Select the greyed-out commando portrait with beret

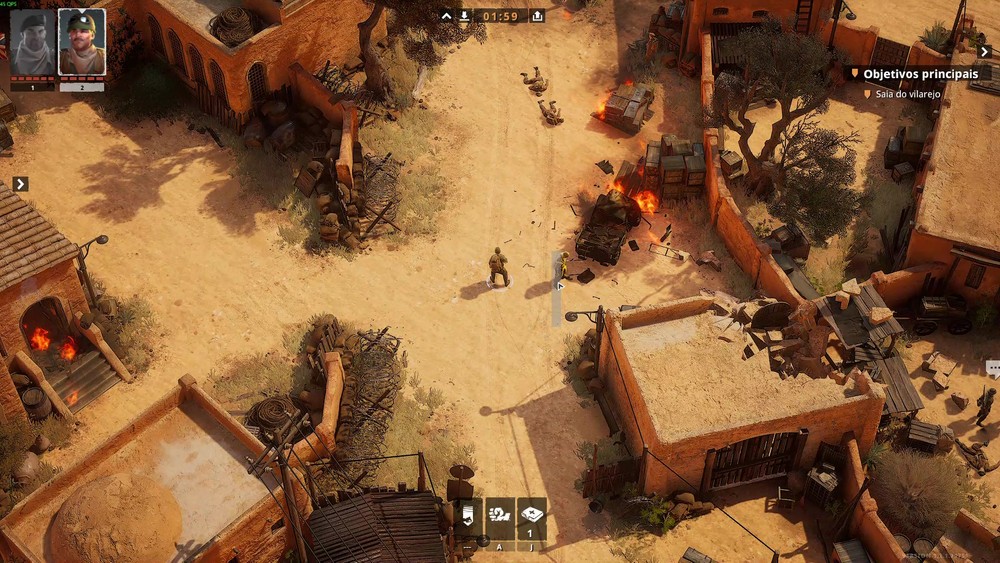(32, 42)
